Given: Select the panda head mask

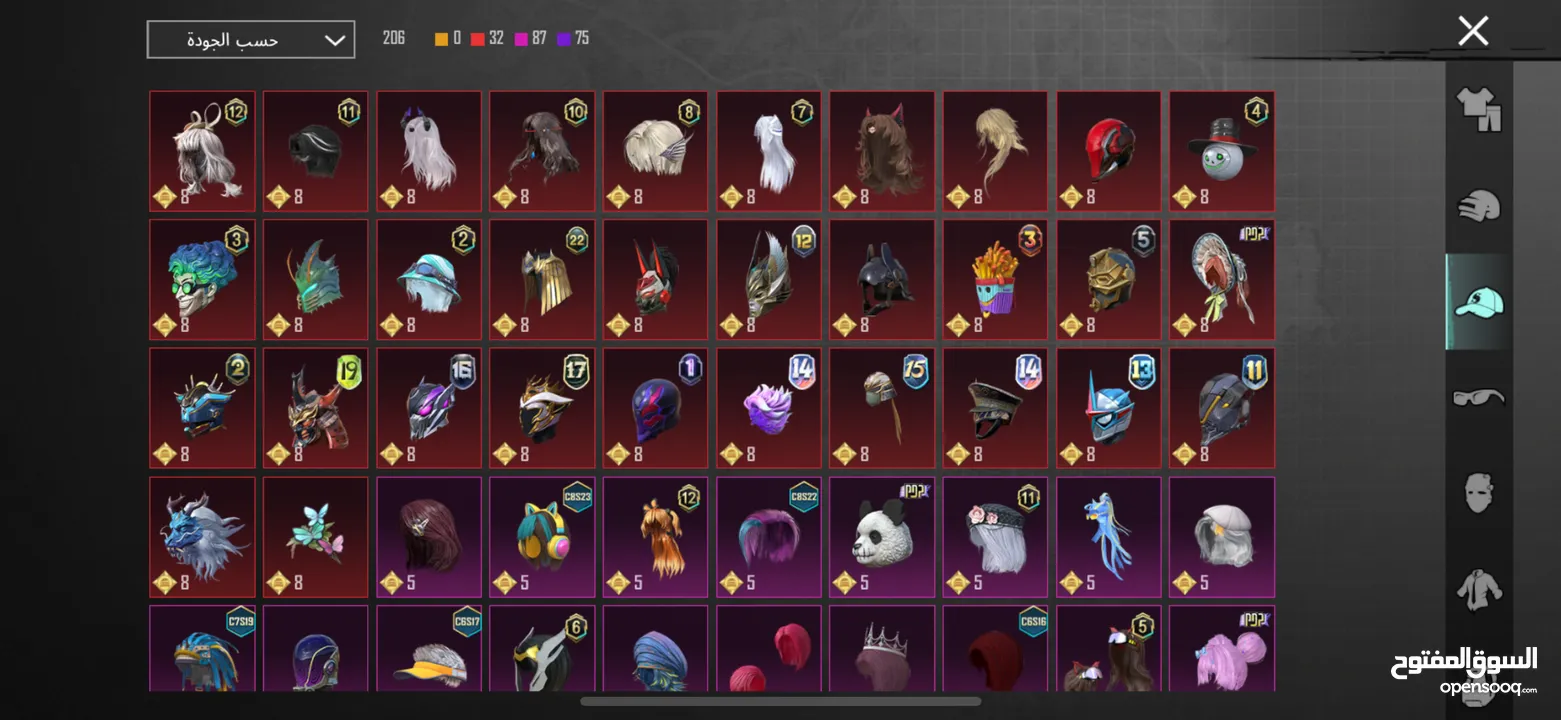Looking at the screenshot, I should (x=881, y=537).
